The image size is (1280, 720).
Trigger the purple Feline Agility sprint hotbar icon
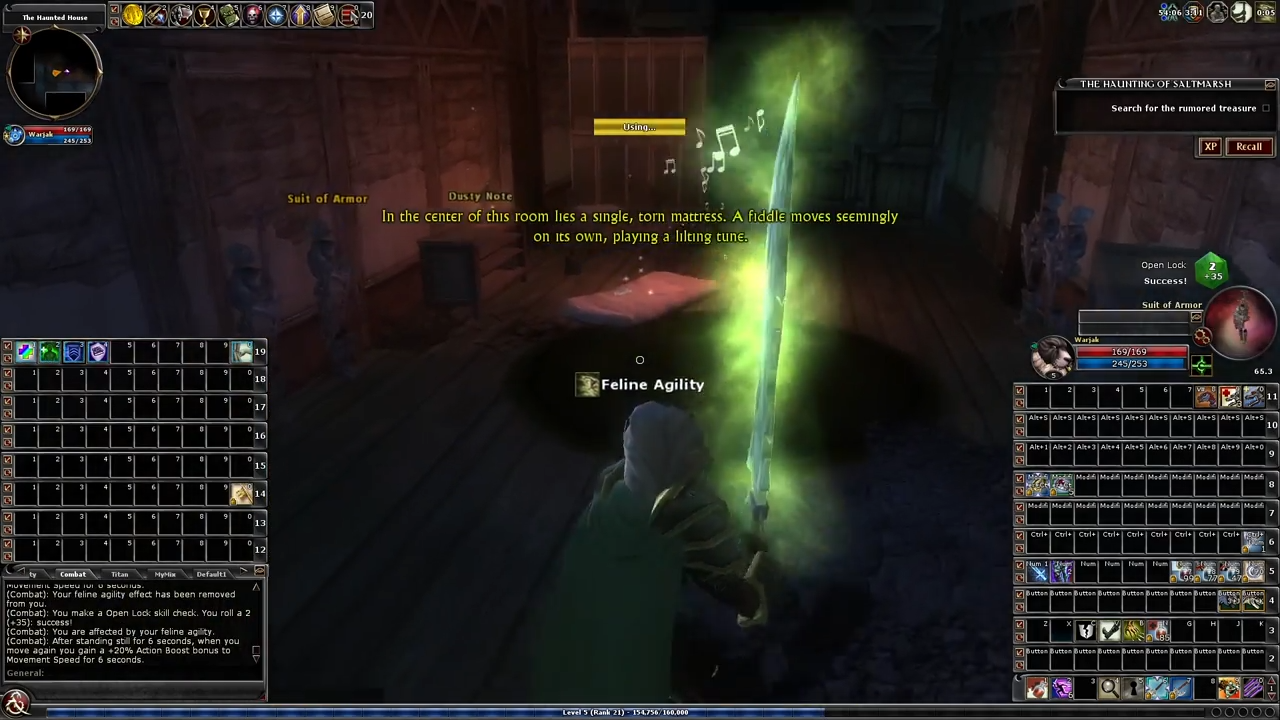pos(1061,687)
